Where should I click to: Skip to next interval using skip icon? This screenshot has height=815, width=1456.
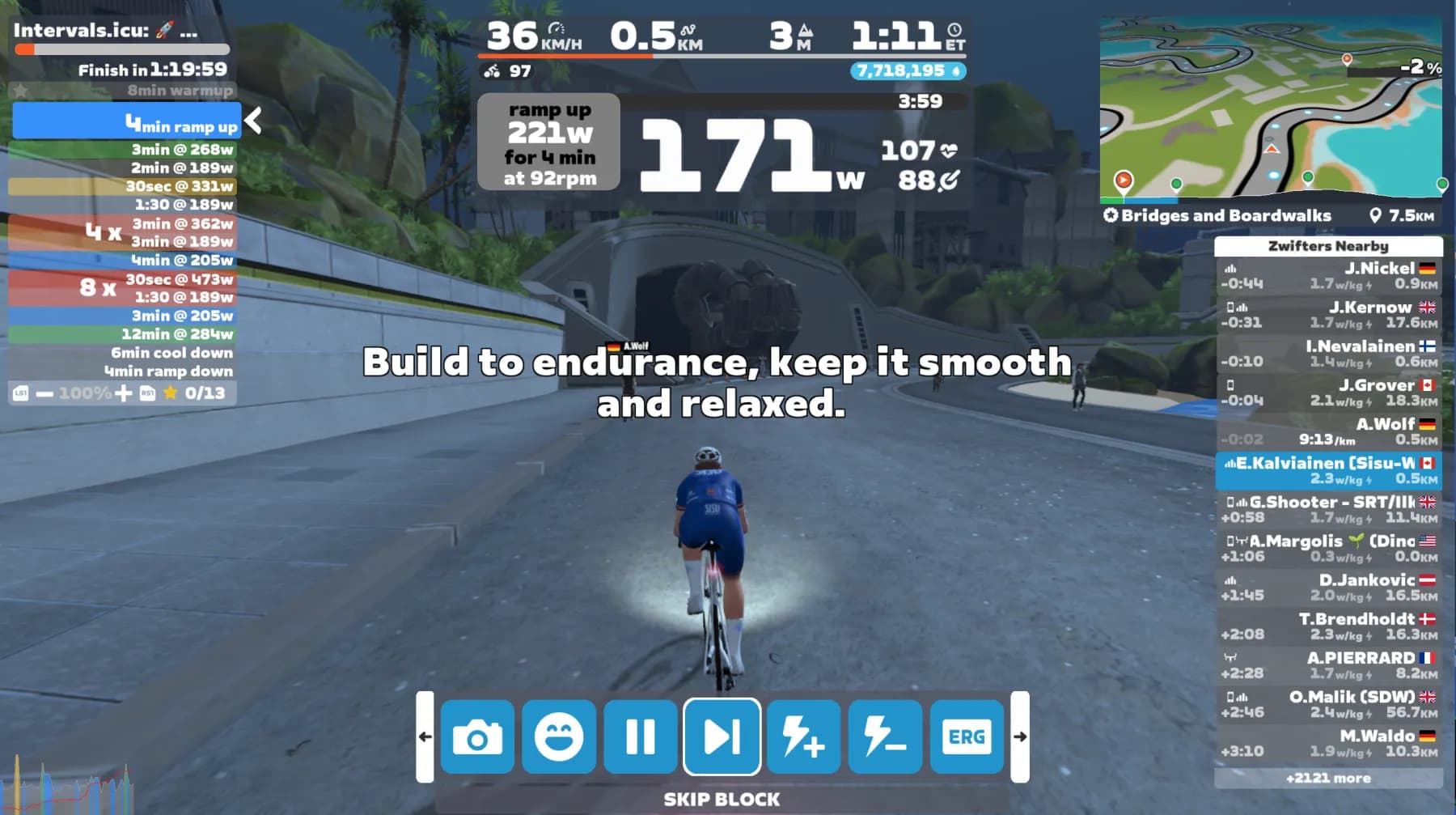722,736
